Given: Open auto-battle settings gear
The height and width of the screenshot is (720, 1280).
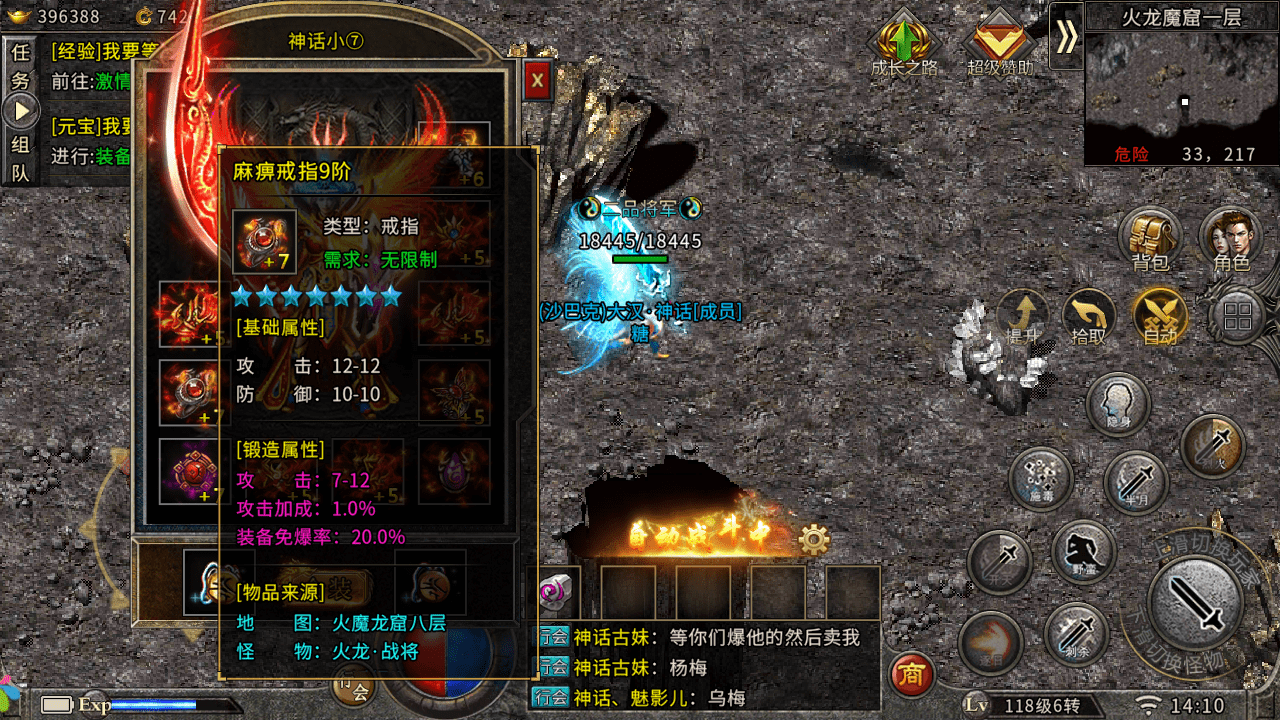Looking at the screenshot, I should point(815,541).
